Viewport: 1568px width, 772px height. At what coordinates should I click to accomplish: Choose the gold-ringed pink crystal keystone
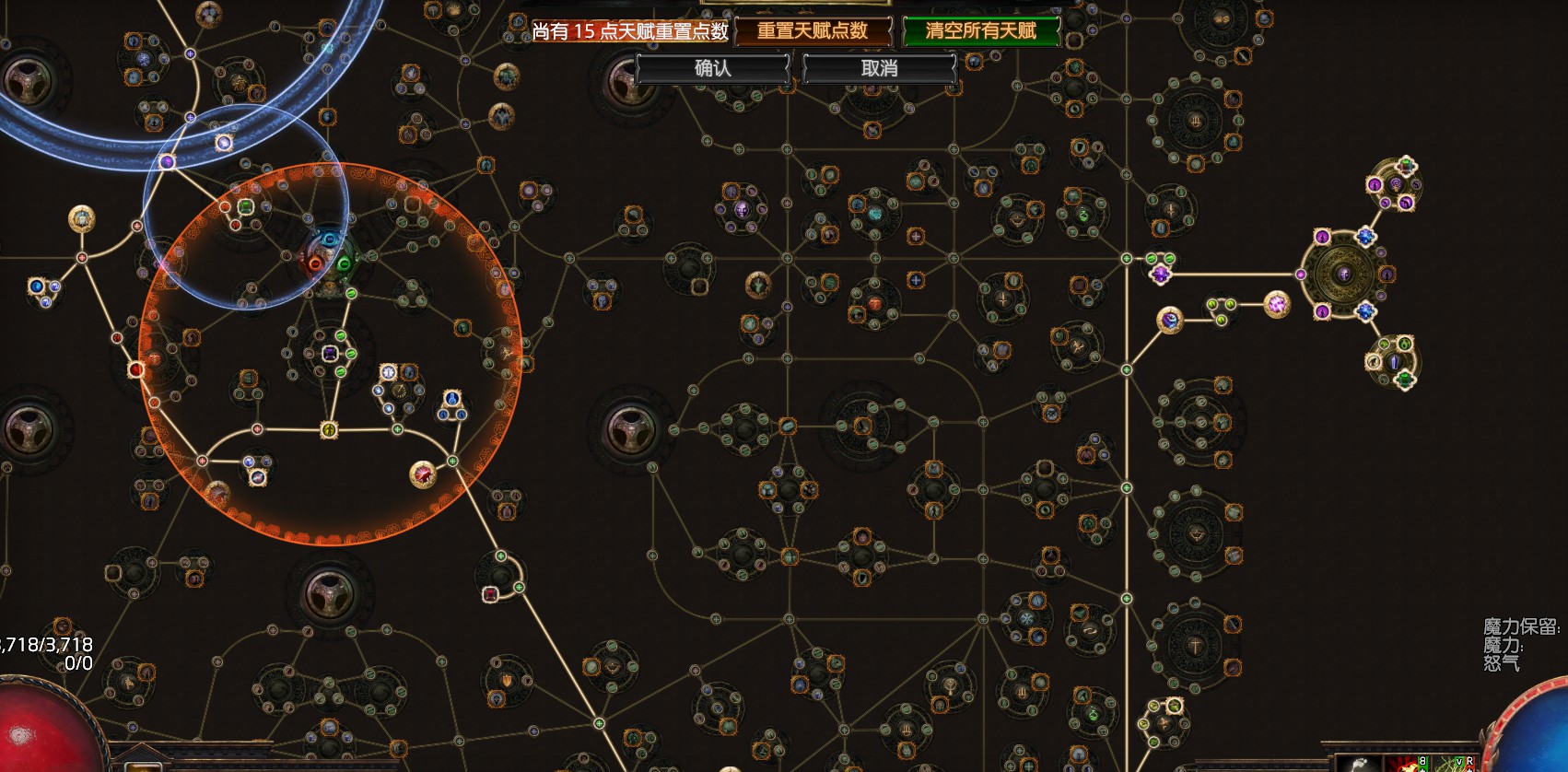coord(1277,303)
